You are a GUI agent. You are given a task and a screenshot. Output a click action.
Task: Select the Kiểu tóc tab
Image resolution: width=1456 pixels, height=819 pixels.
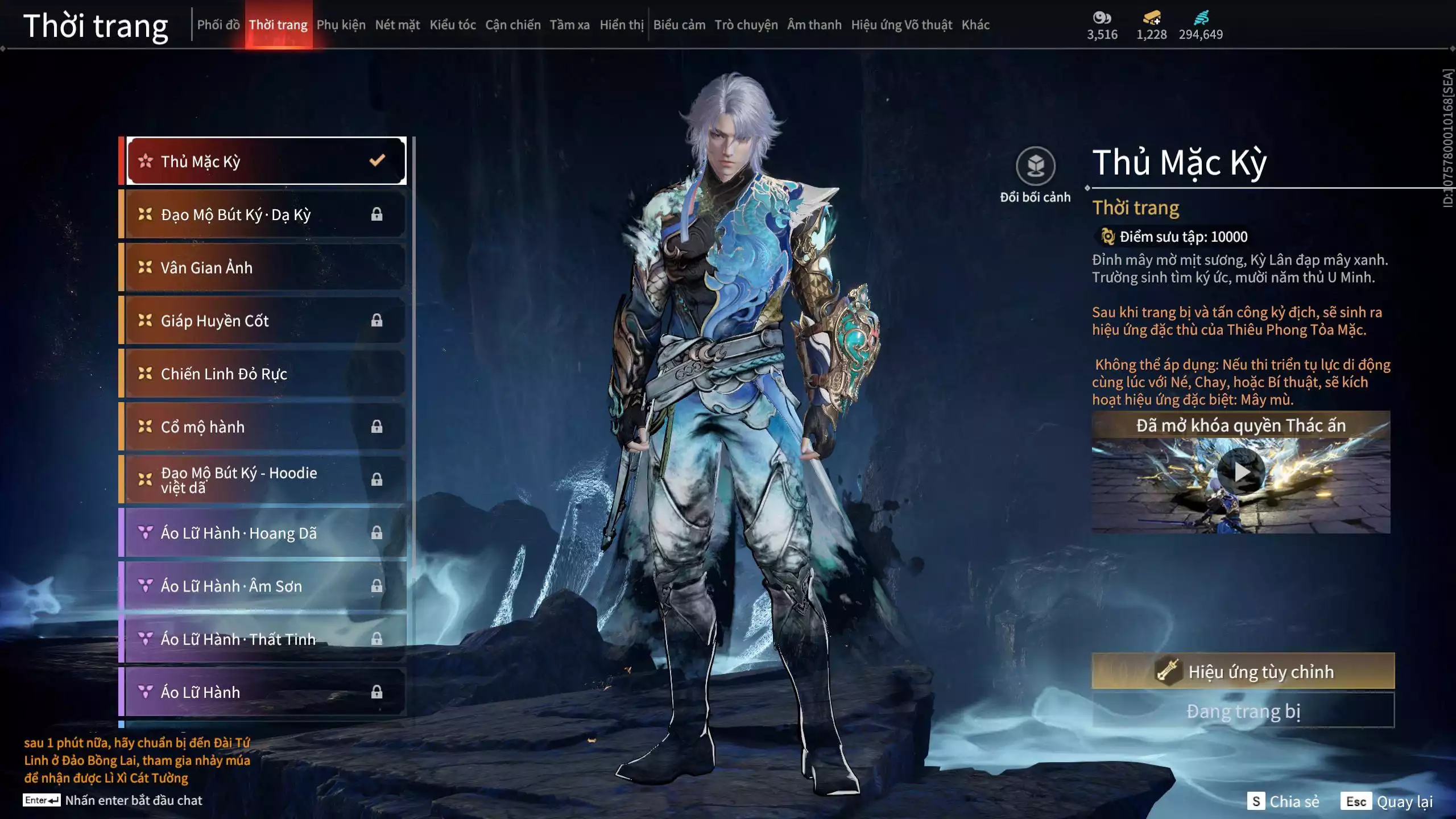(x=452, y=25)
